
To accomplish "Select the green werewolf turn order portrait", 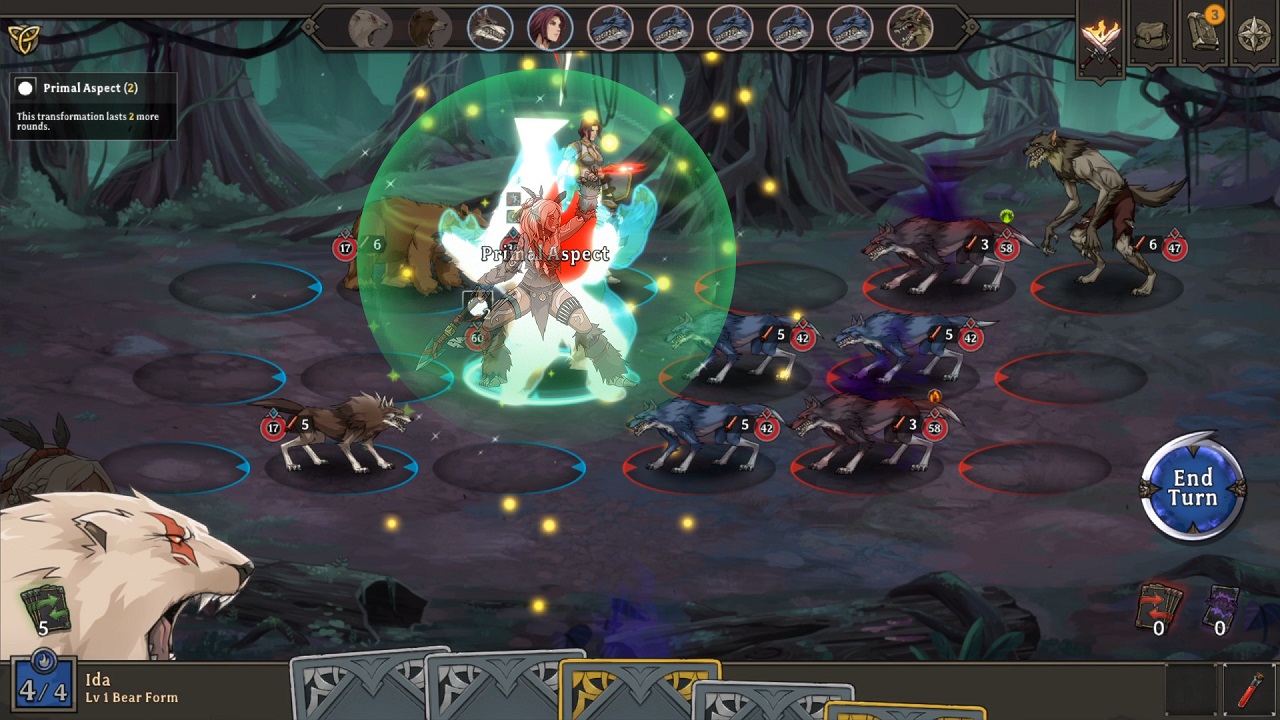I will [910, 28].
